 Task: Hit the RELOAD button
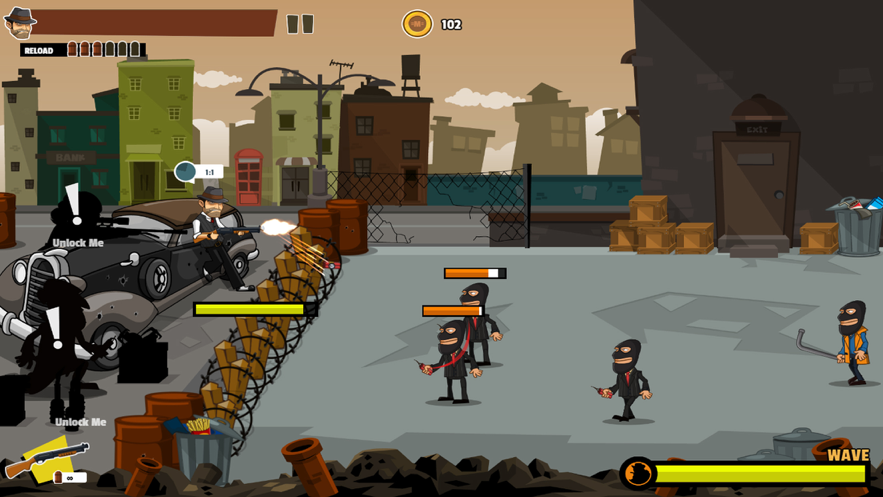pos(40,50)
